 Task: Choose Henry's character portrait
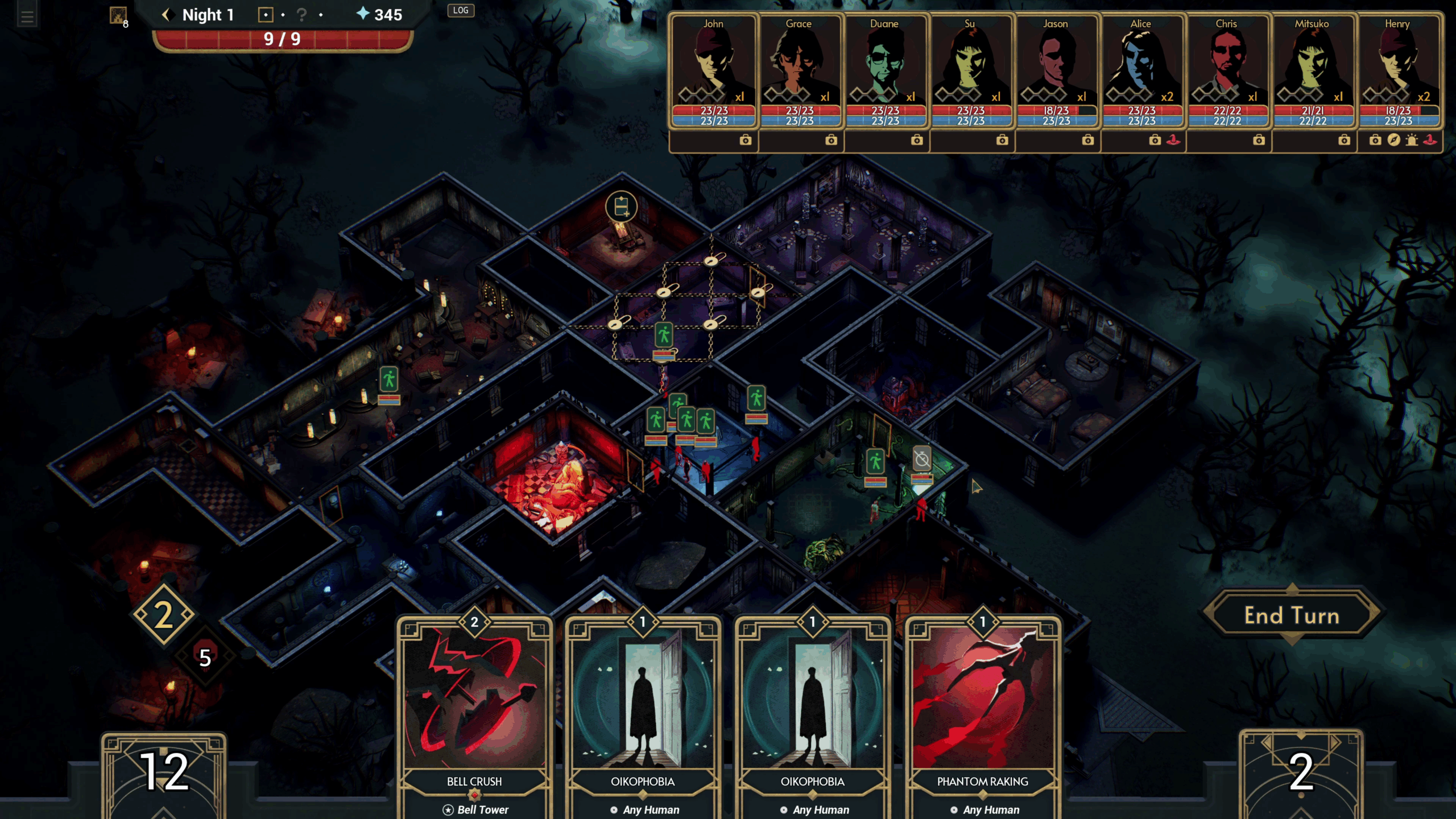tap(1398, 63)
